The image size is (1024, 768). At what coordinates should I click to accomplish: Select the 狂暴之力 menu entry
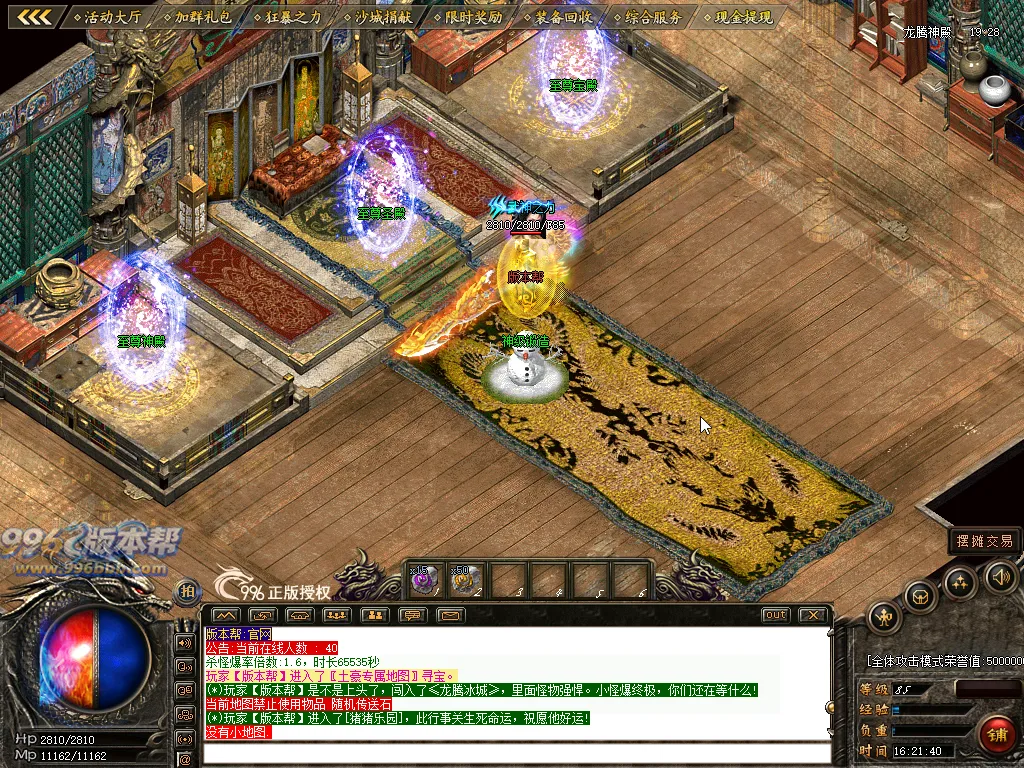[x=288, y=17]
